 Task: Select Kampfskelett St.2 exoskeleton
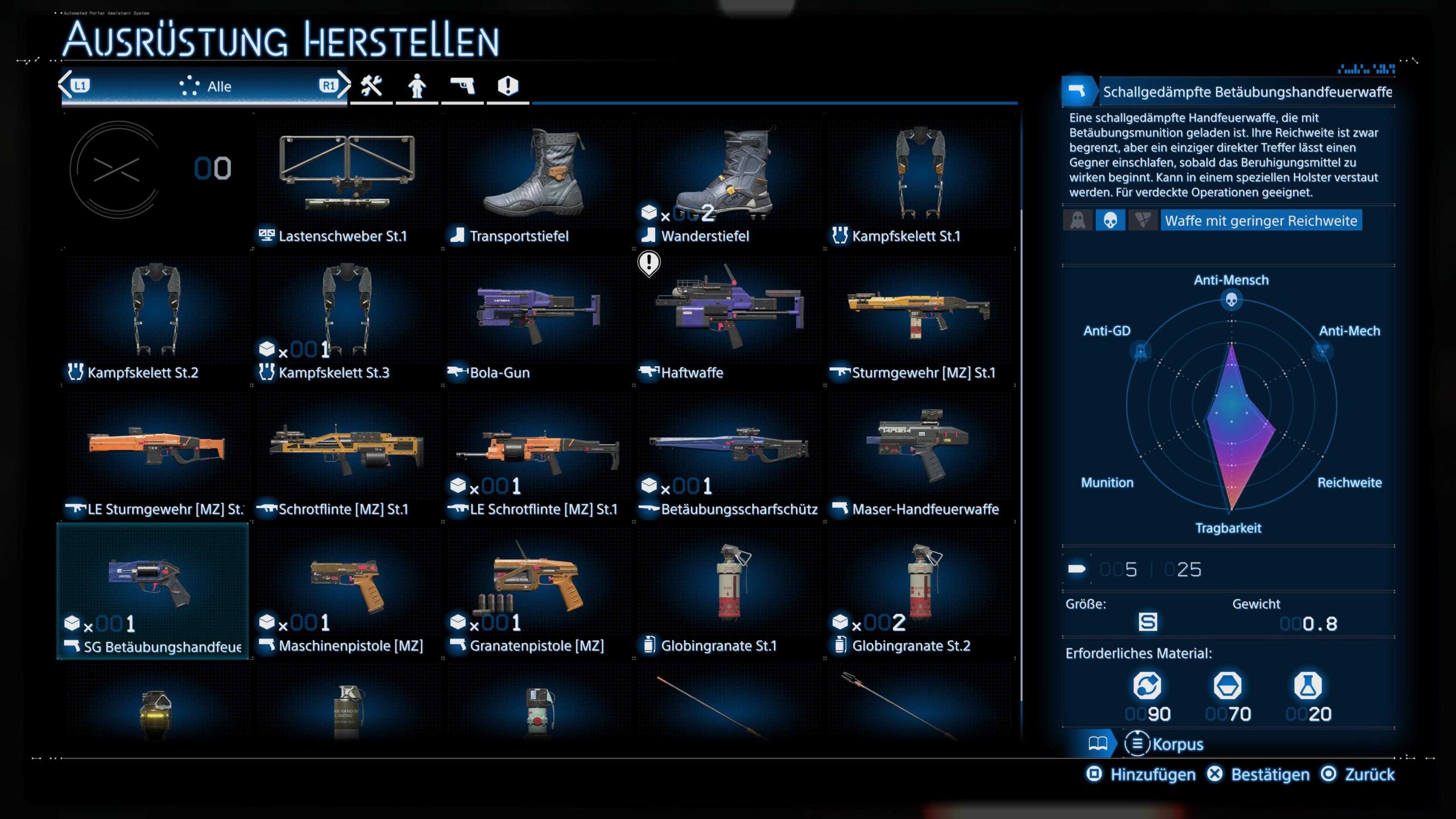(x=155, y=318)
